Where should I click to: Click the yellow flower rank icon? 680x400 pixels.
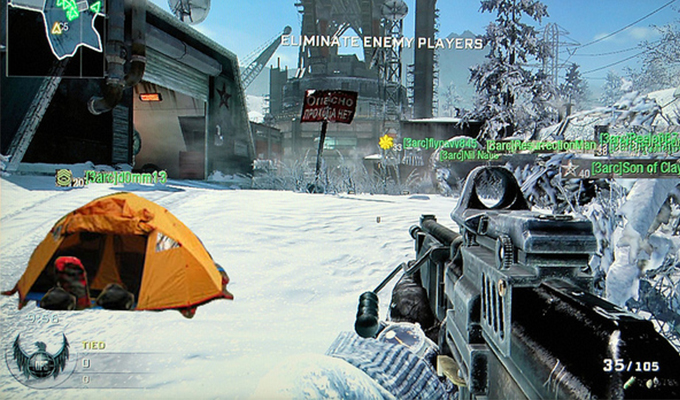coord(385,142)
